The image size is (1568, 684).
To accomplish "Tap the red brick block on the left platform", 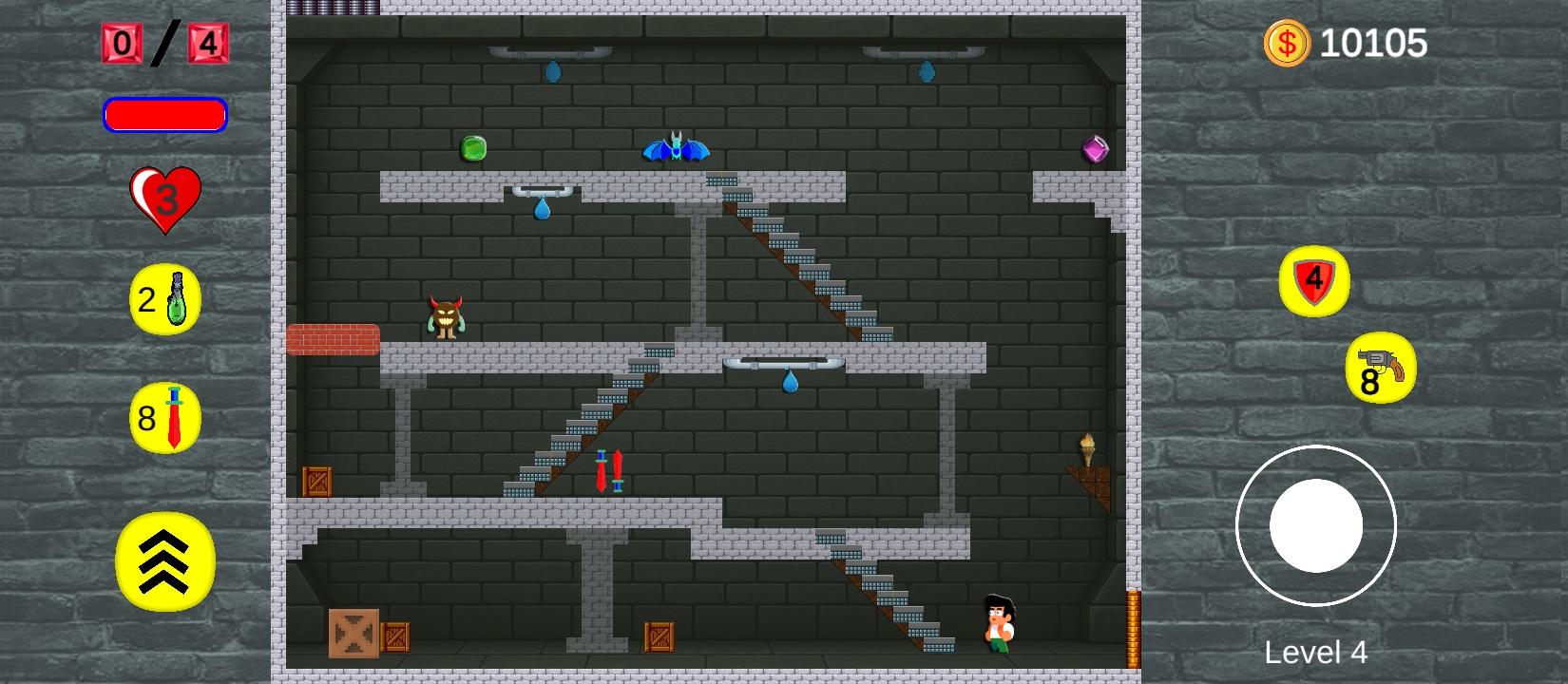I will pos(333,338).
